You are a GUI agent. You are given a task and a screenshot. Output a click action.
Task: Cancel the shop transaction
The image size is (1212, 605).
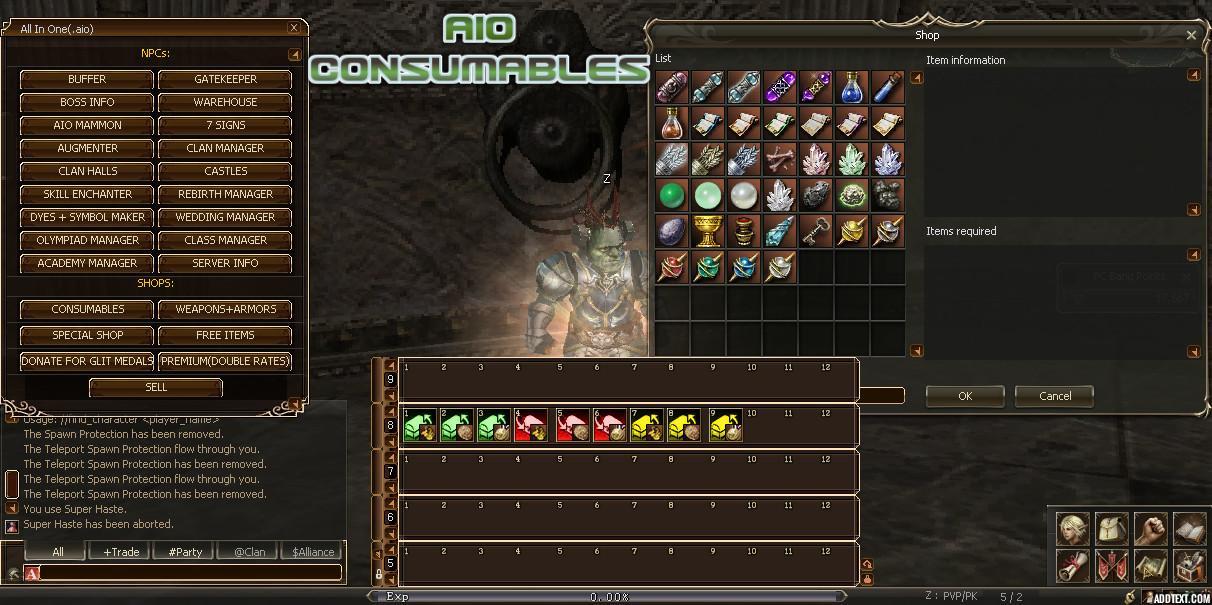pyautogui.click(x=1054, y=396)
